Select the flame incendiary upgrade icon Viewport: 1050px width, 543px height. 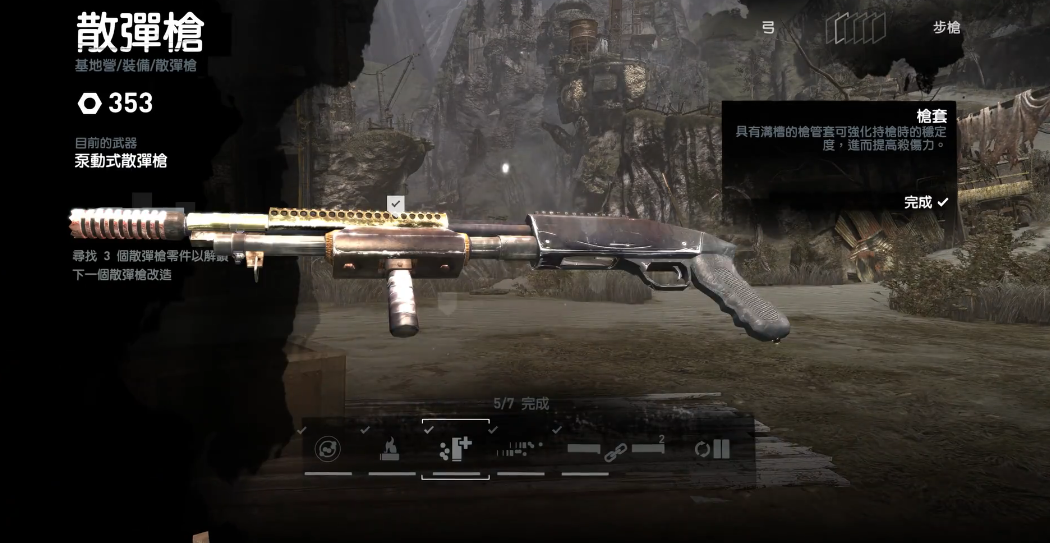tap(391, 450)
